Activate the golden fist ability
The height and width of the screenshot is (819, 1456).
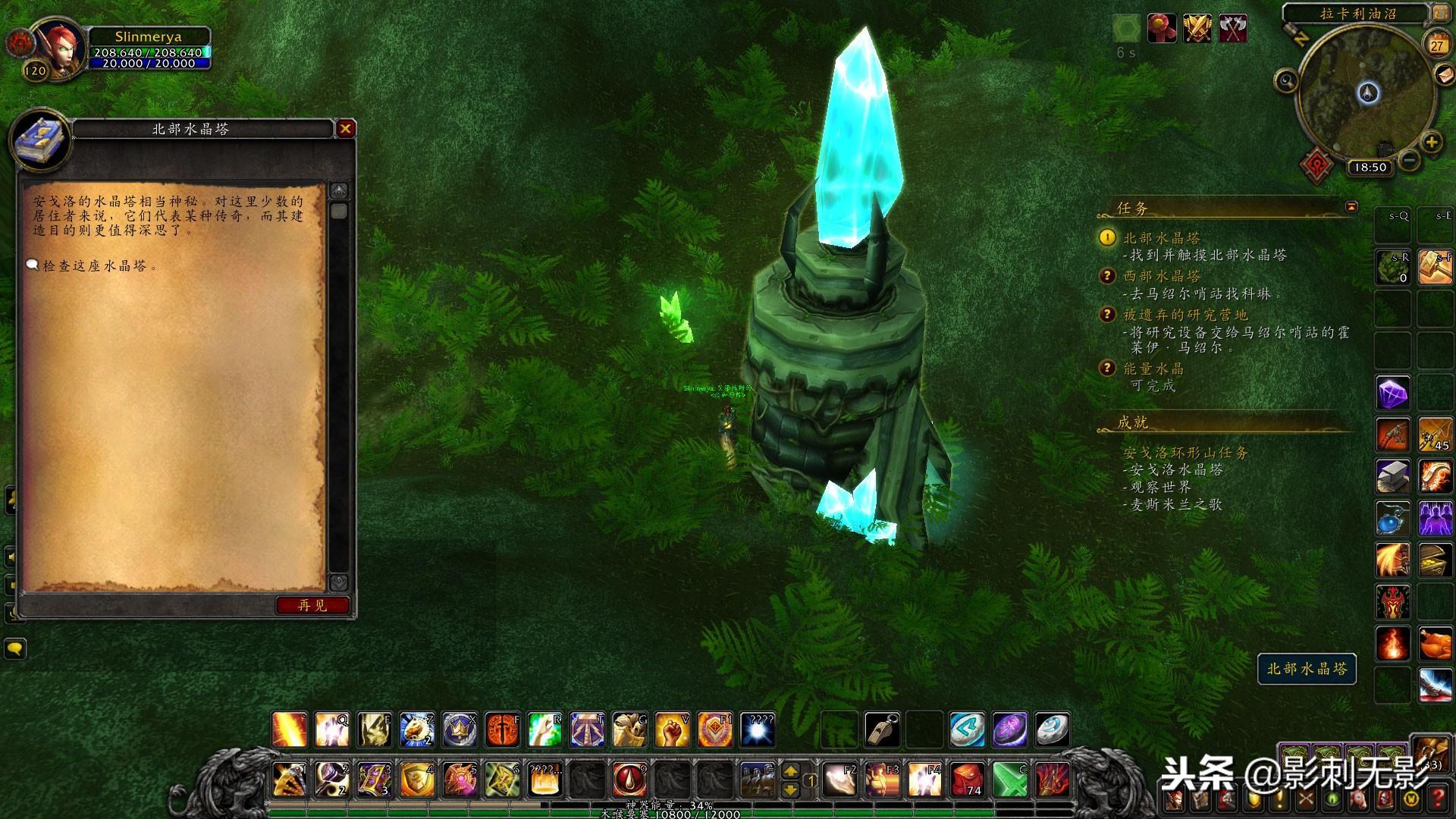(671, 730)
